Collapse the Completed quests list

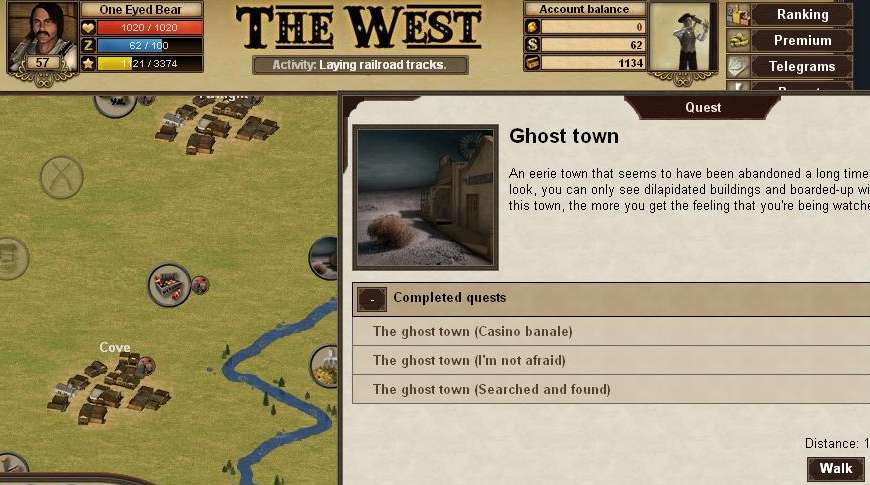(373, 298)
